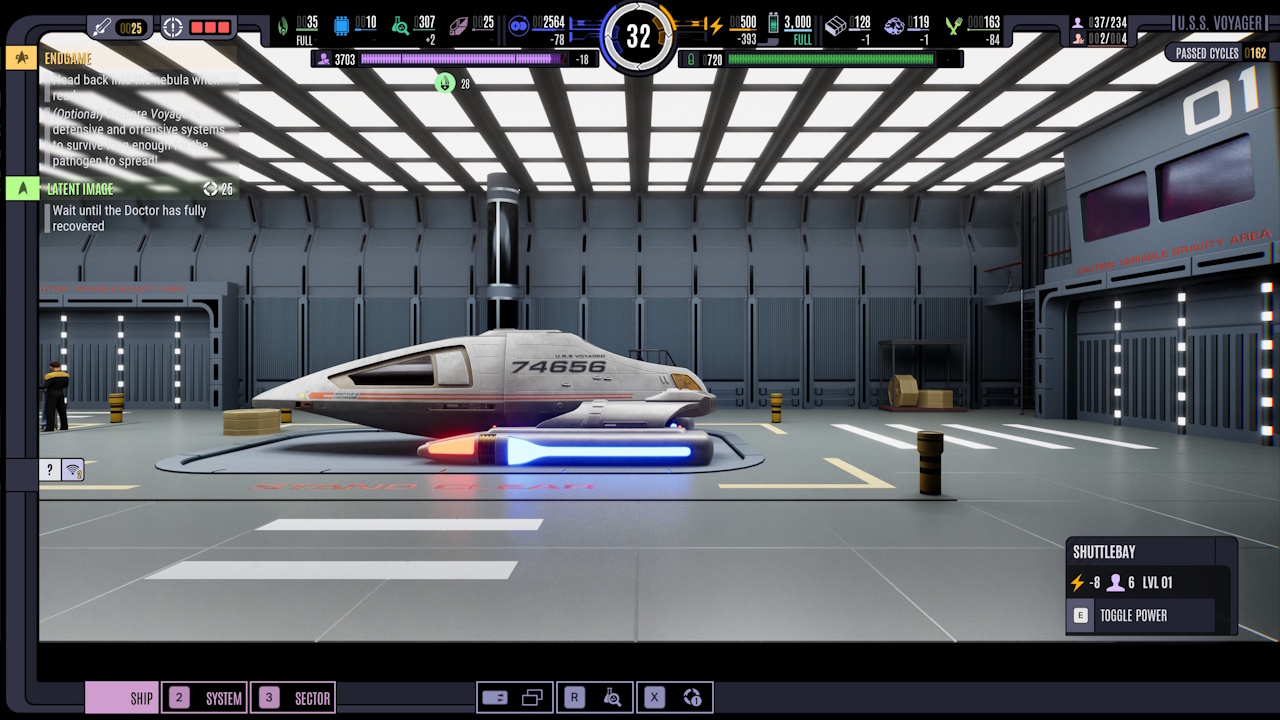Select the research flask icon in bottom toolbar

coord(614,697)
